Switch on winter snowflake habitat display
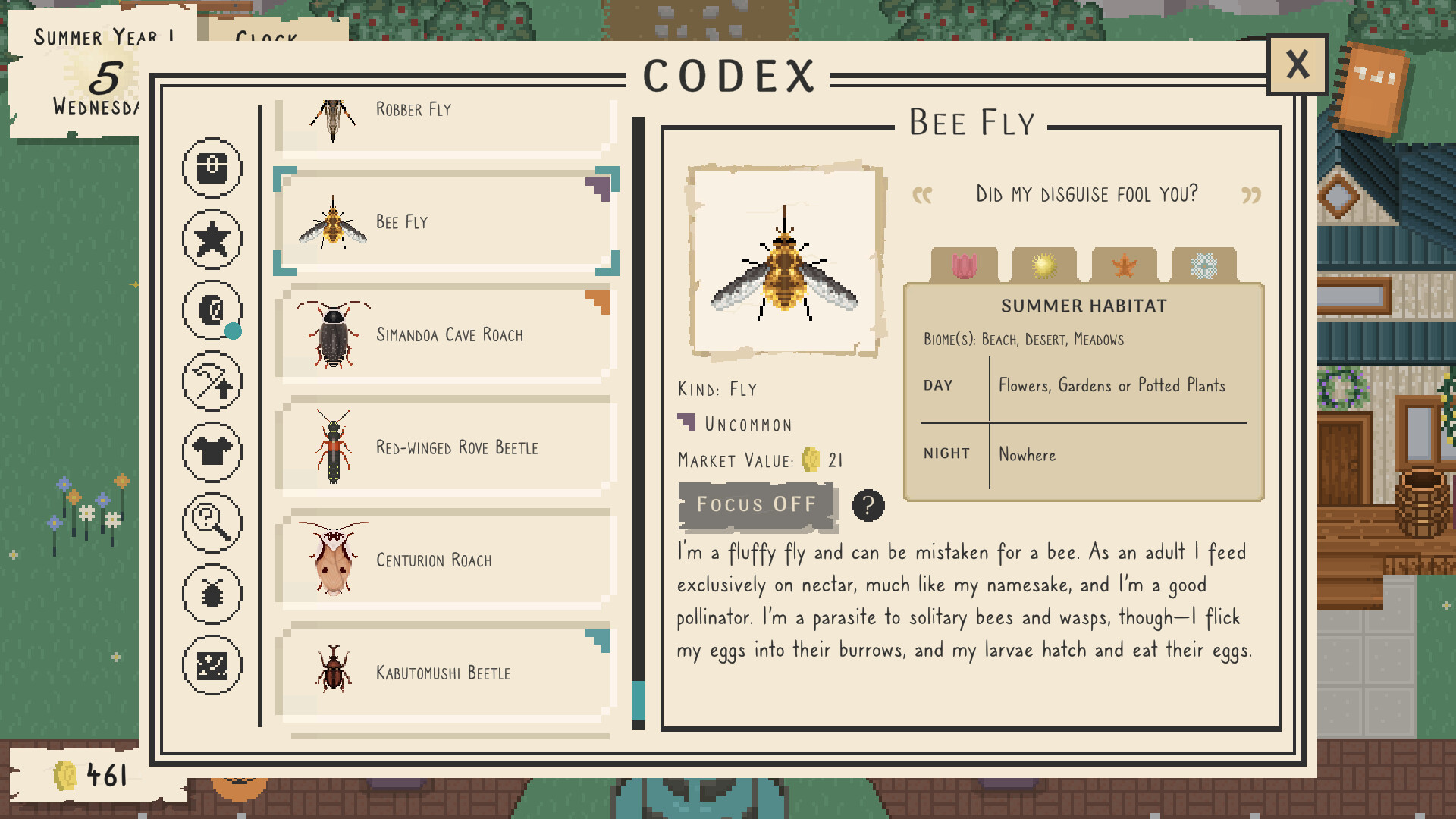Image resolution: width=1456 pixels, height=819 pixels. point(1206,264)
